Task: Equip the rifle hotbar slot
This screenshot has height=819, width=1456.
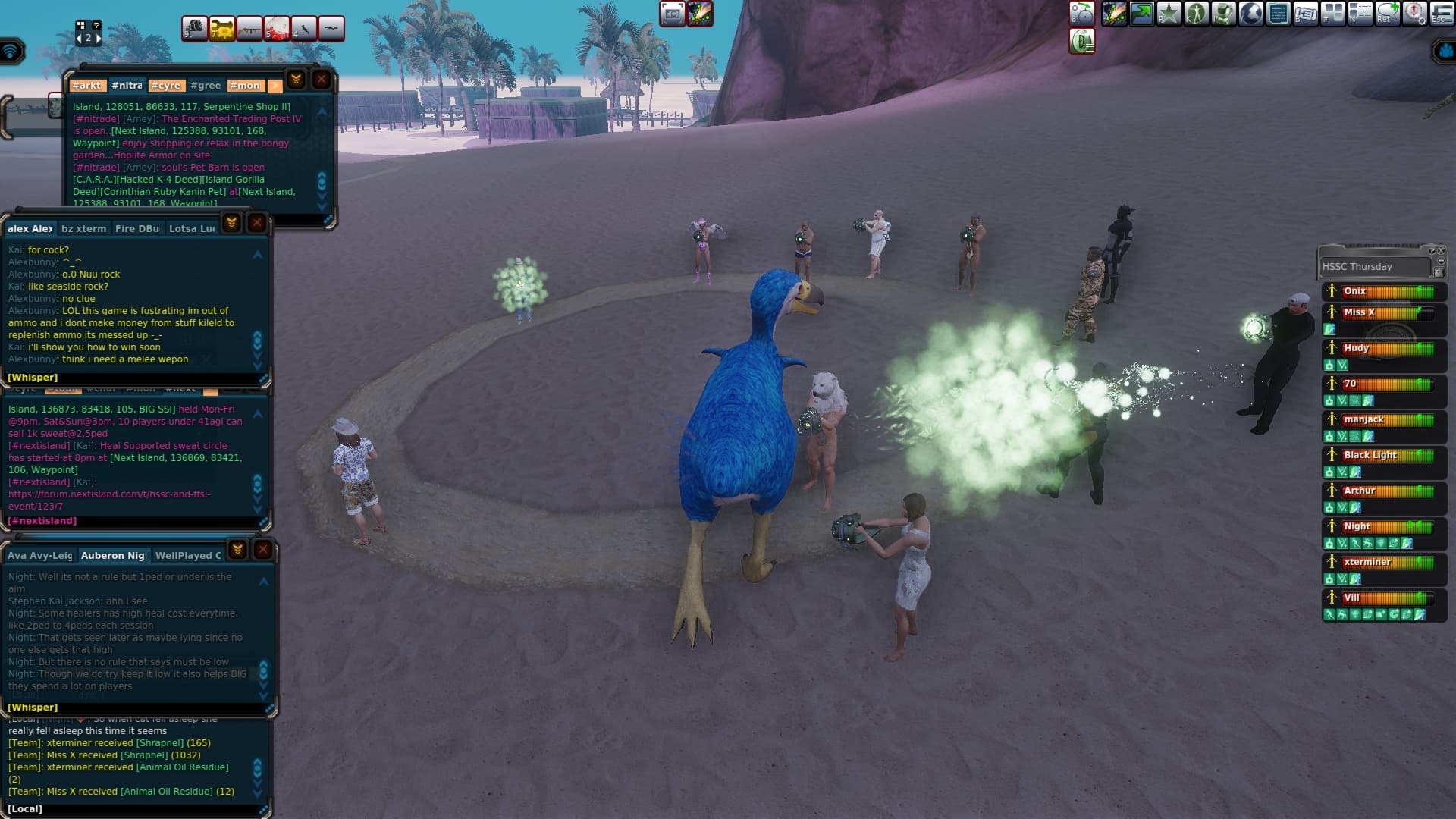Action: (249, 29)
